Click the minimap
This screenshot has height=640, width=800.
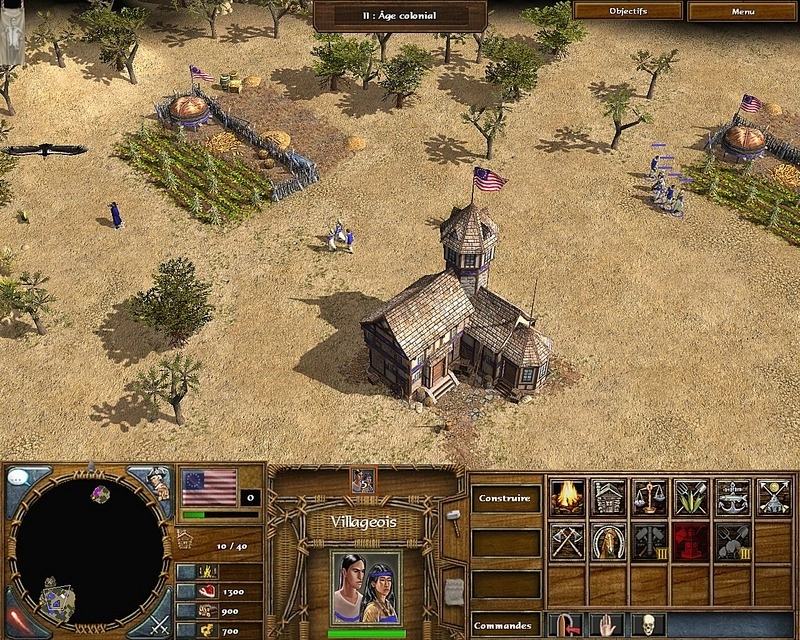[90, 551]
